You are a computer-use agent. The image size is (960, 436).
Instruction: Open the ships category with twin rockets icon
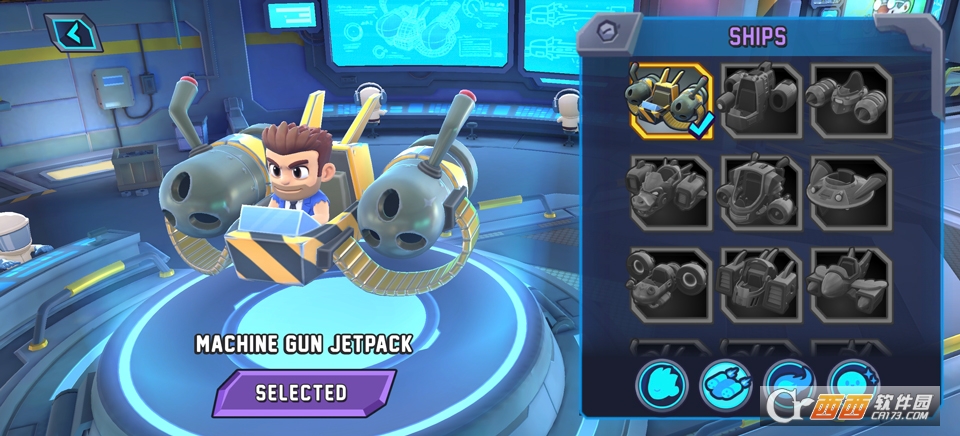(726, 385)
